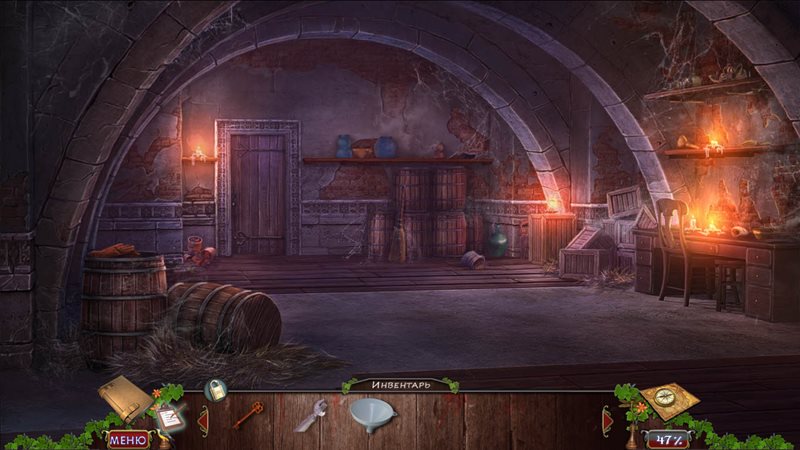
Task: Open the compass map
Action: pyautogui.click(x=668, y=400)
